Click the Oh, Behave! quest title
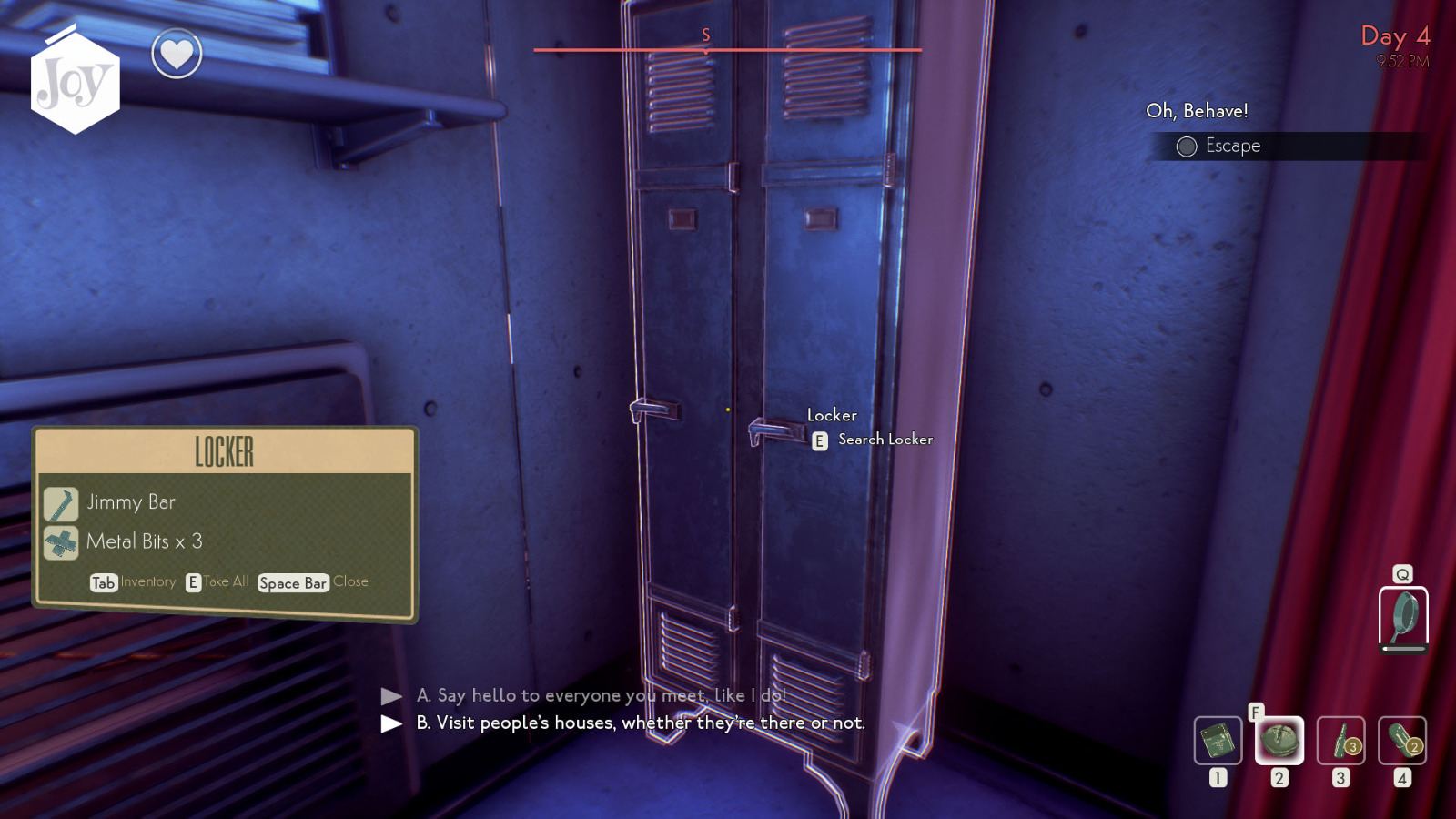 (x=1198, y=111)
